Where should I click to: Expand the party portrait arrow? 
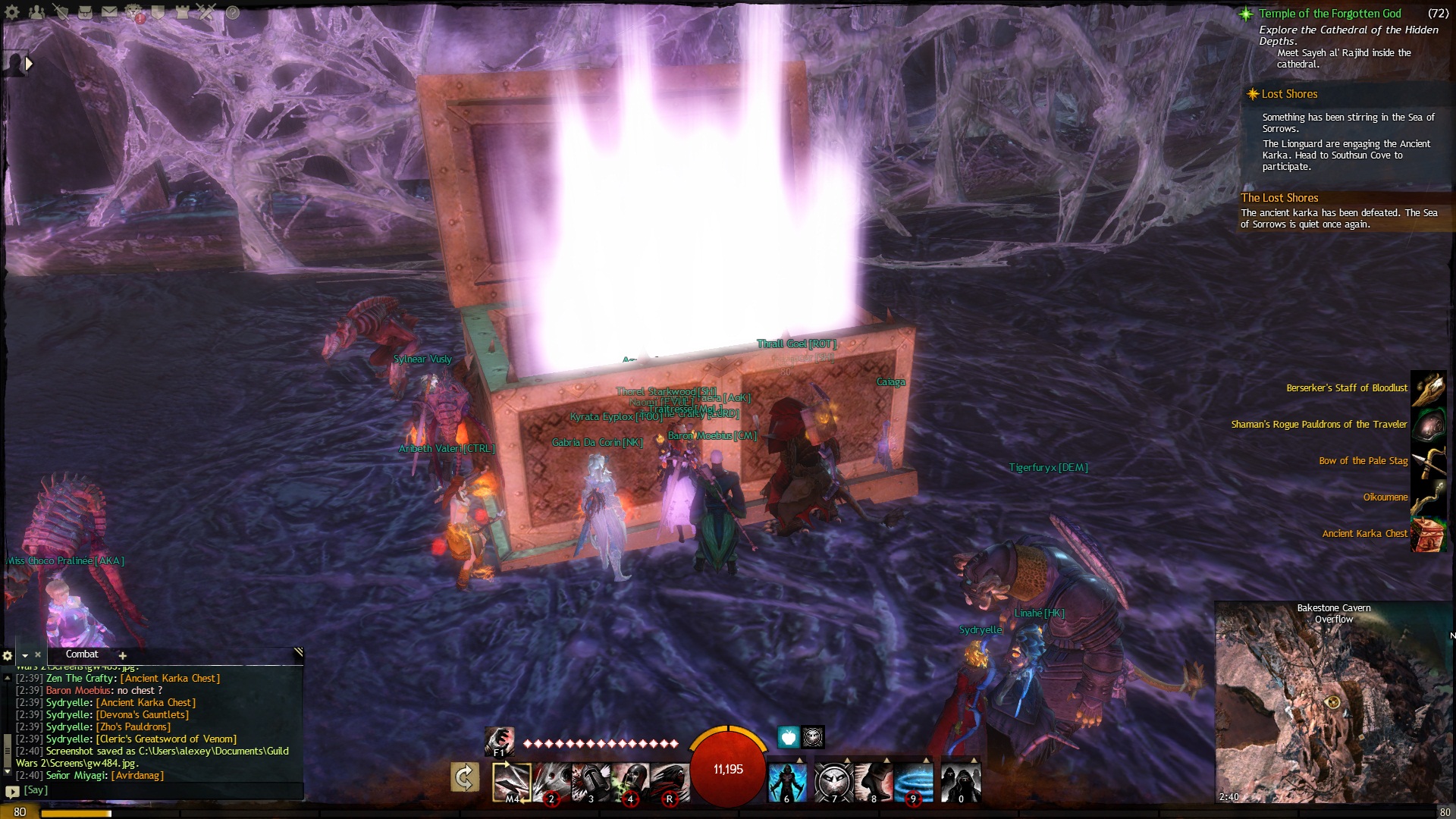tap(29, 64)
